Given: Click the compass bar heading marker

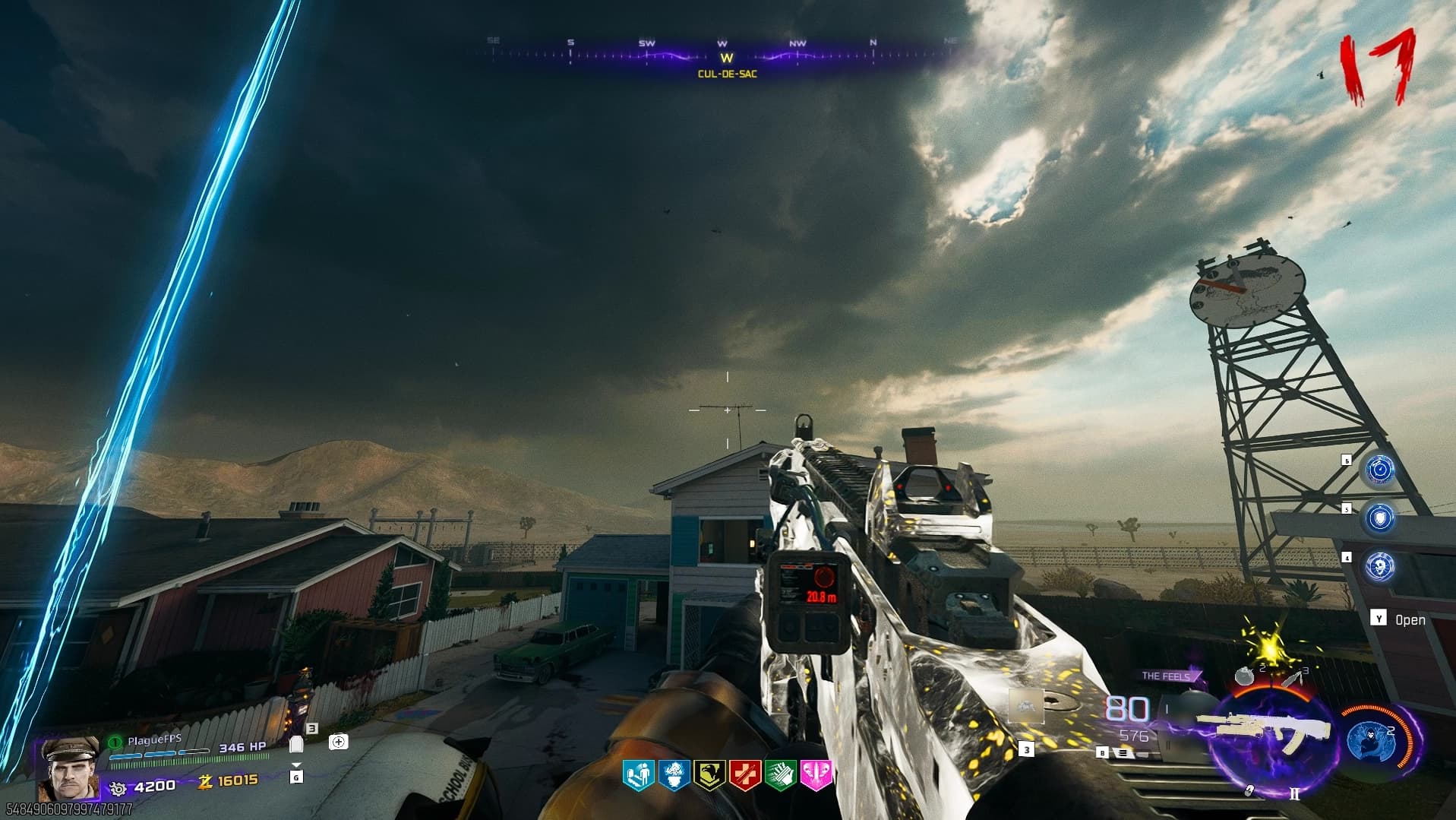Looking at the screenshot, I should [727, 58].
